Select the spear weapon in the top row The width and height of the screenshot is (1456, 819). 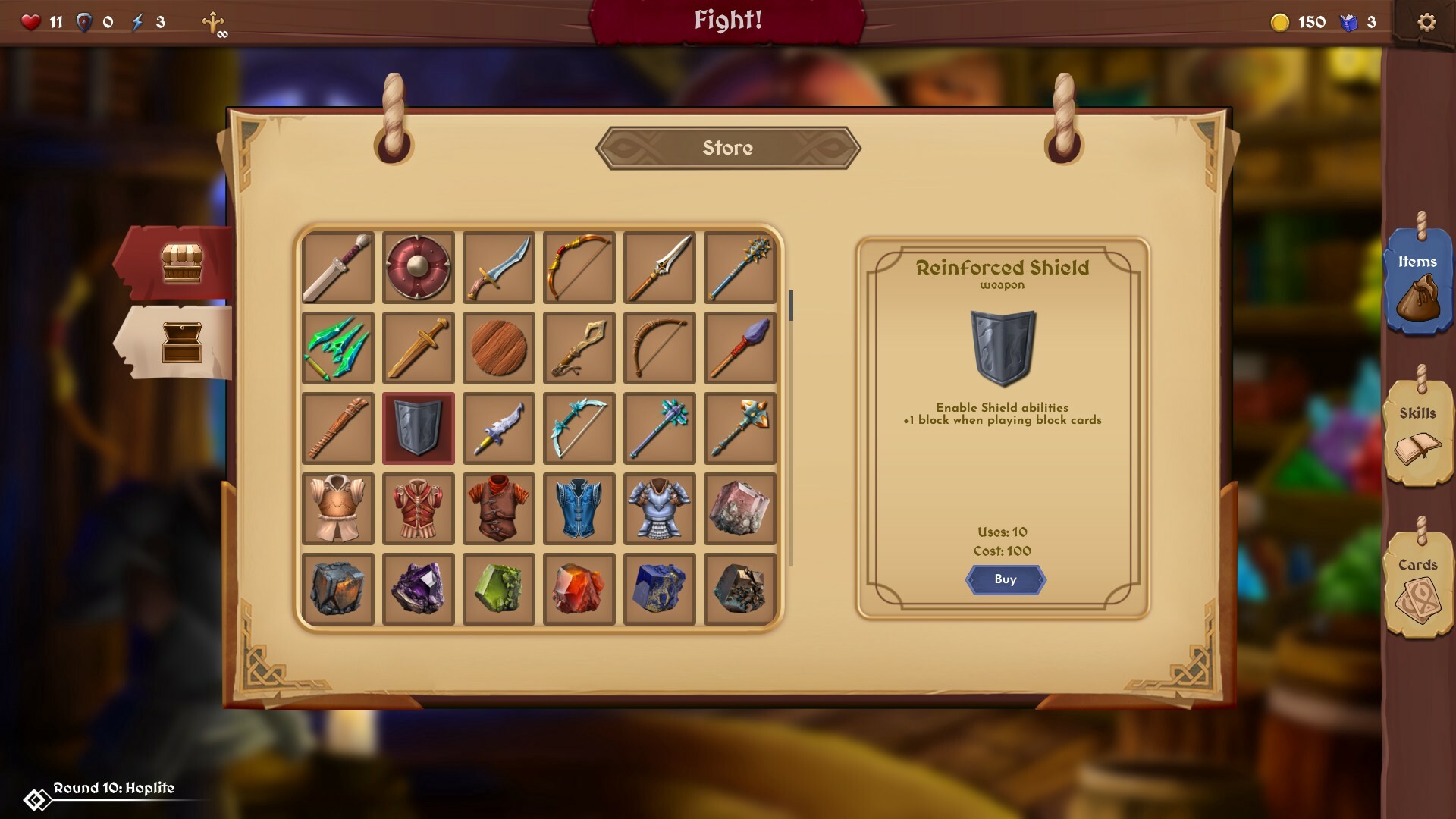pyautogui.click(x=659, y=267)
